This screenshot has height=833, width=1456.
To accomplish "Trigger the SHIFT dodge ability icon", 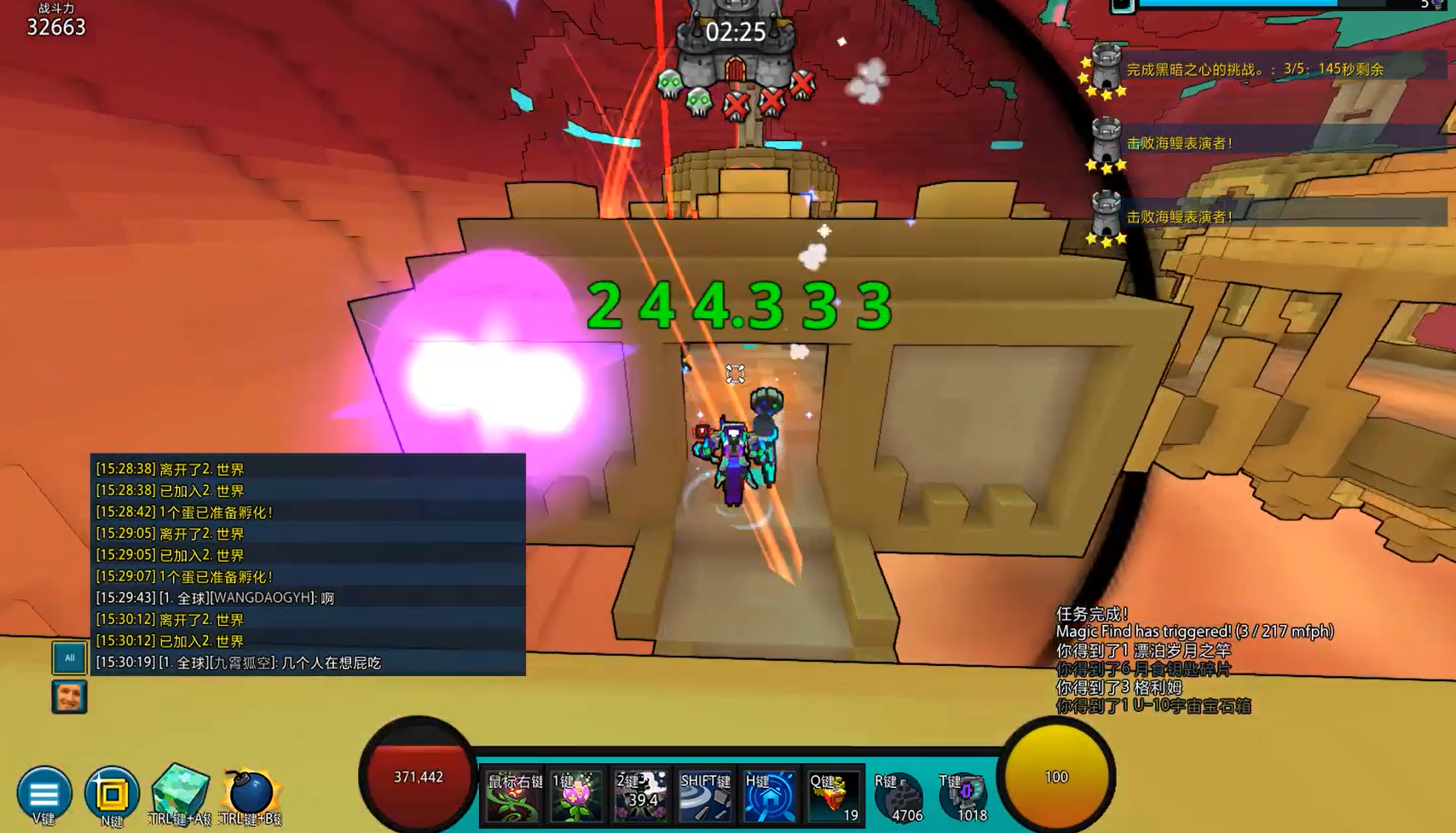I will point(704,796).
